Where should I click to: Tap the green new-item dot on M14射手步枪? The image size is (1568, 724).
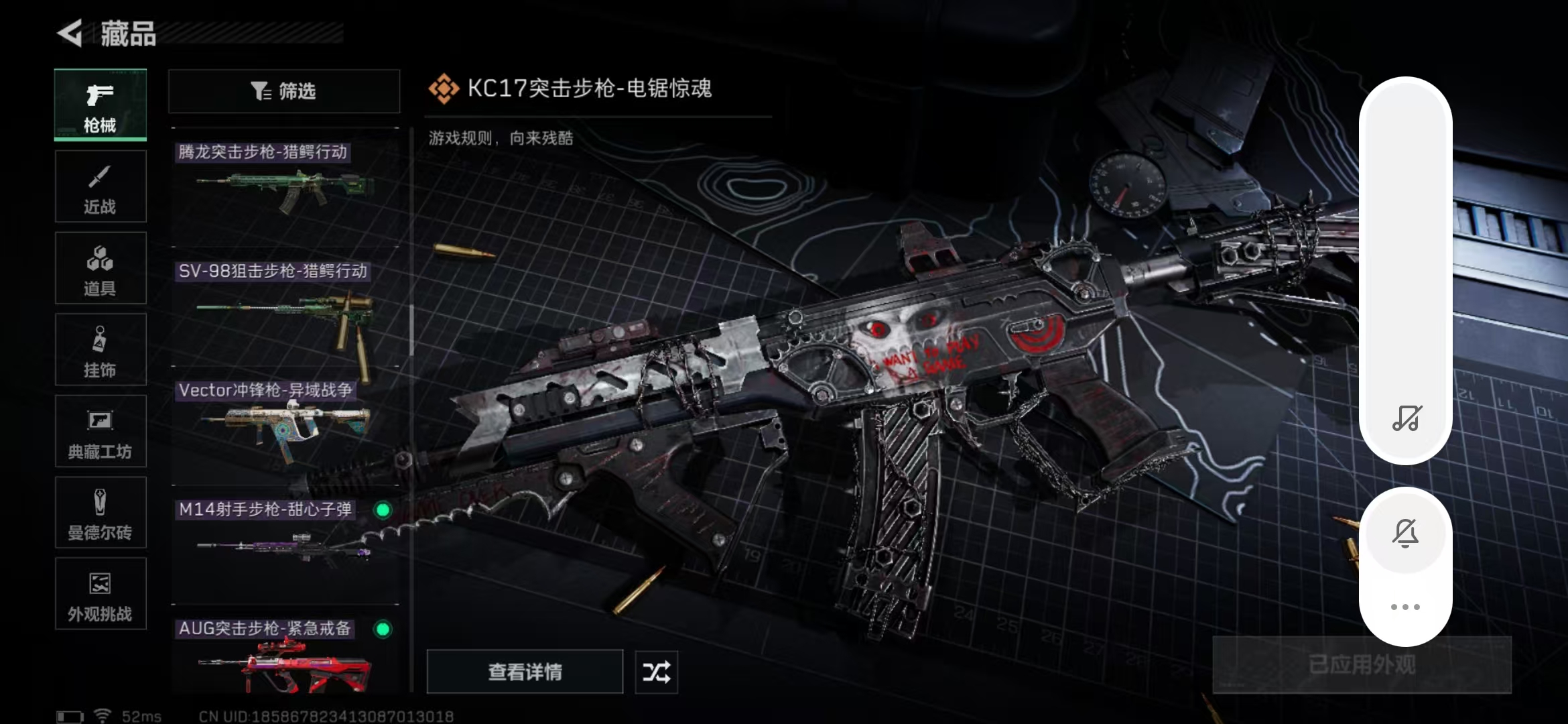click(x=383, y=509)
